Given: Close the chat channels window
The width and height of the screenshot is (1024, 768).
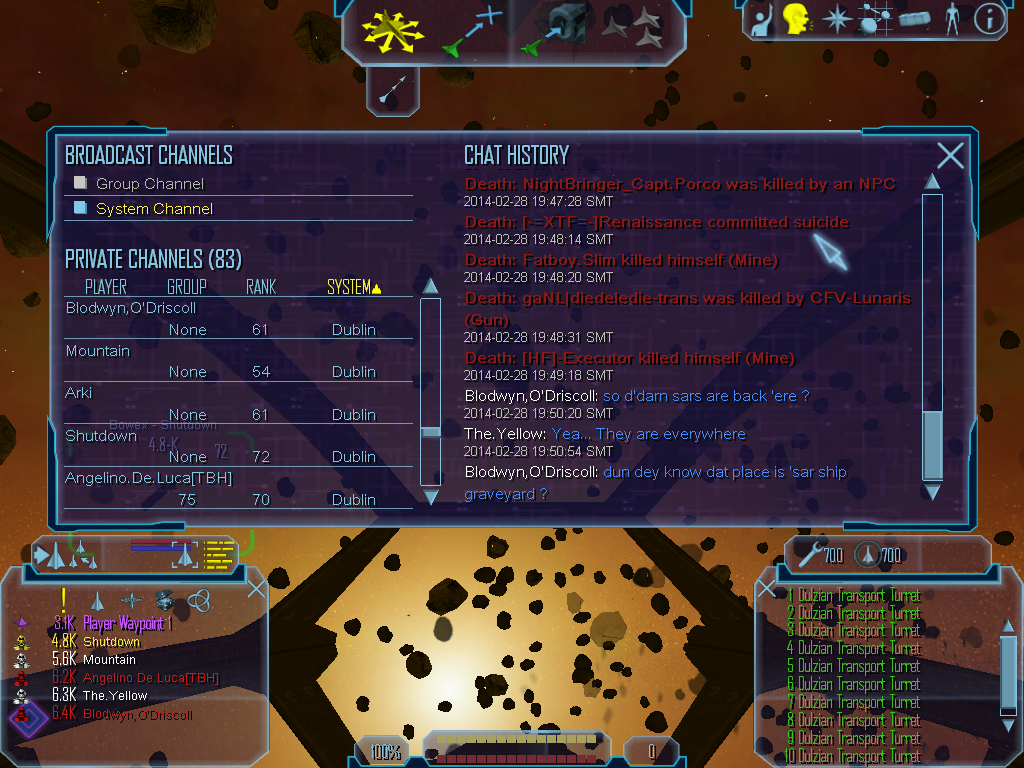Looking at the screenshot, I should tap(950, 155).
